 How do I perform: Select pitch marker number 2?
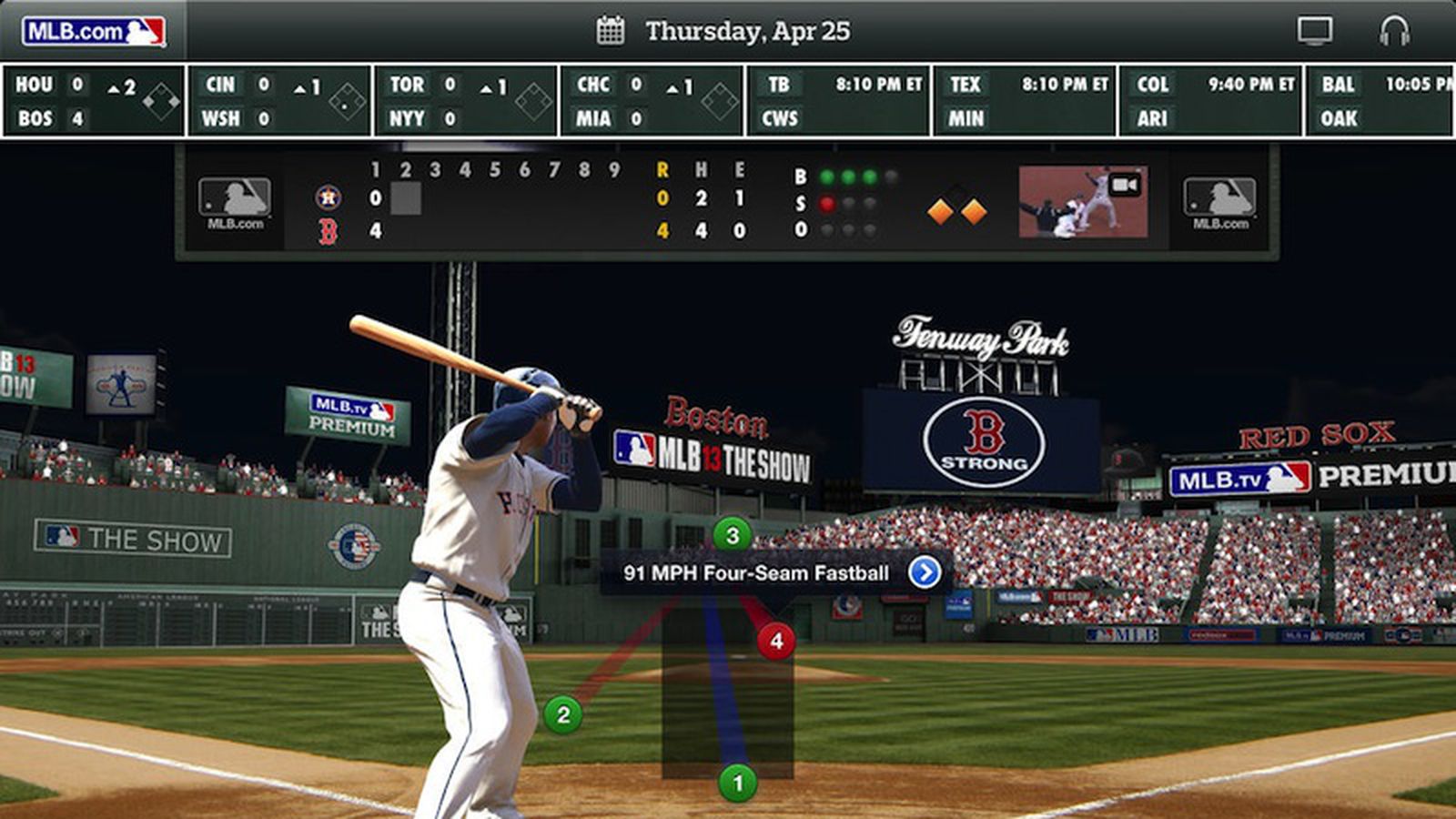[563, 715]
